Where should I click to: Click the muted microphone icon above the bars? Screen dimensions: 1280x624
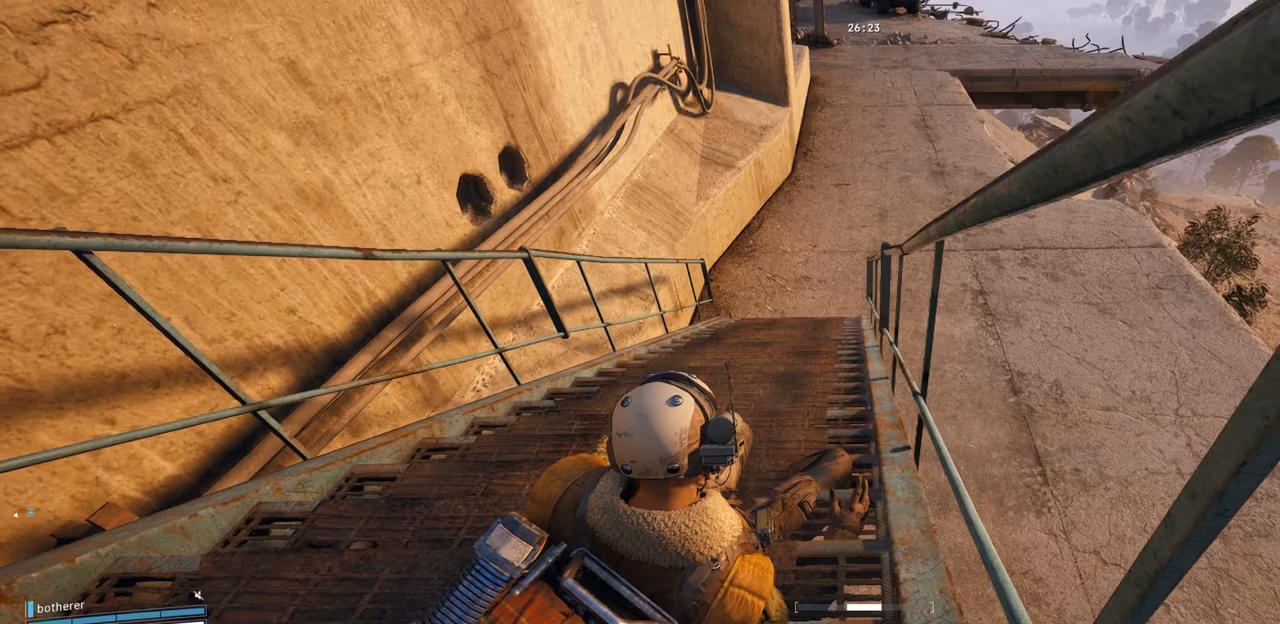pos(197,596)
